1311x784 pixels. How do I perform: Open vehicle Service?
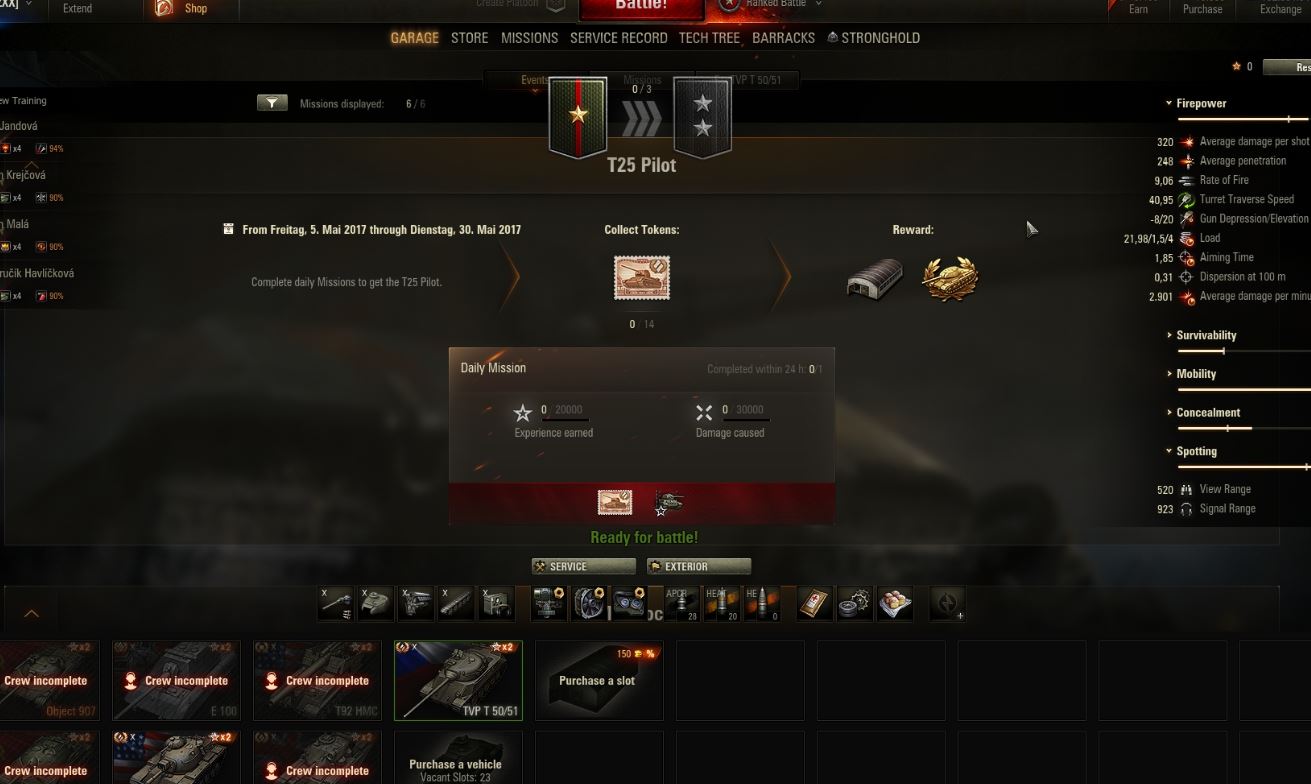tap(583, 566)
